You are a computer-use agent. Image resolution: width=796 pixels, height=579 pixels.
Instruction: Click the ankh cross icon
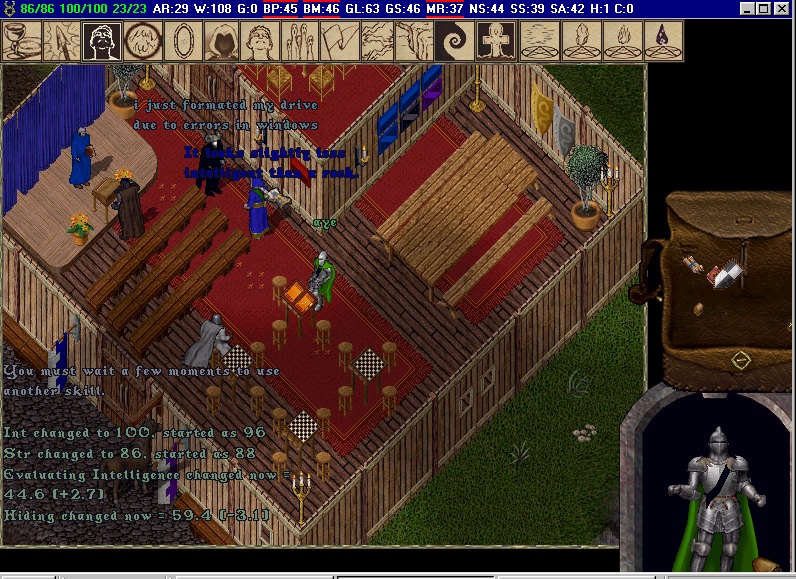point(497,41)
